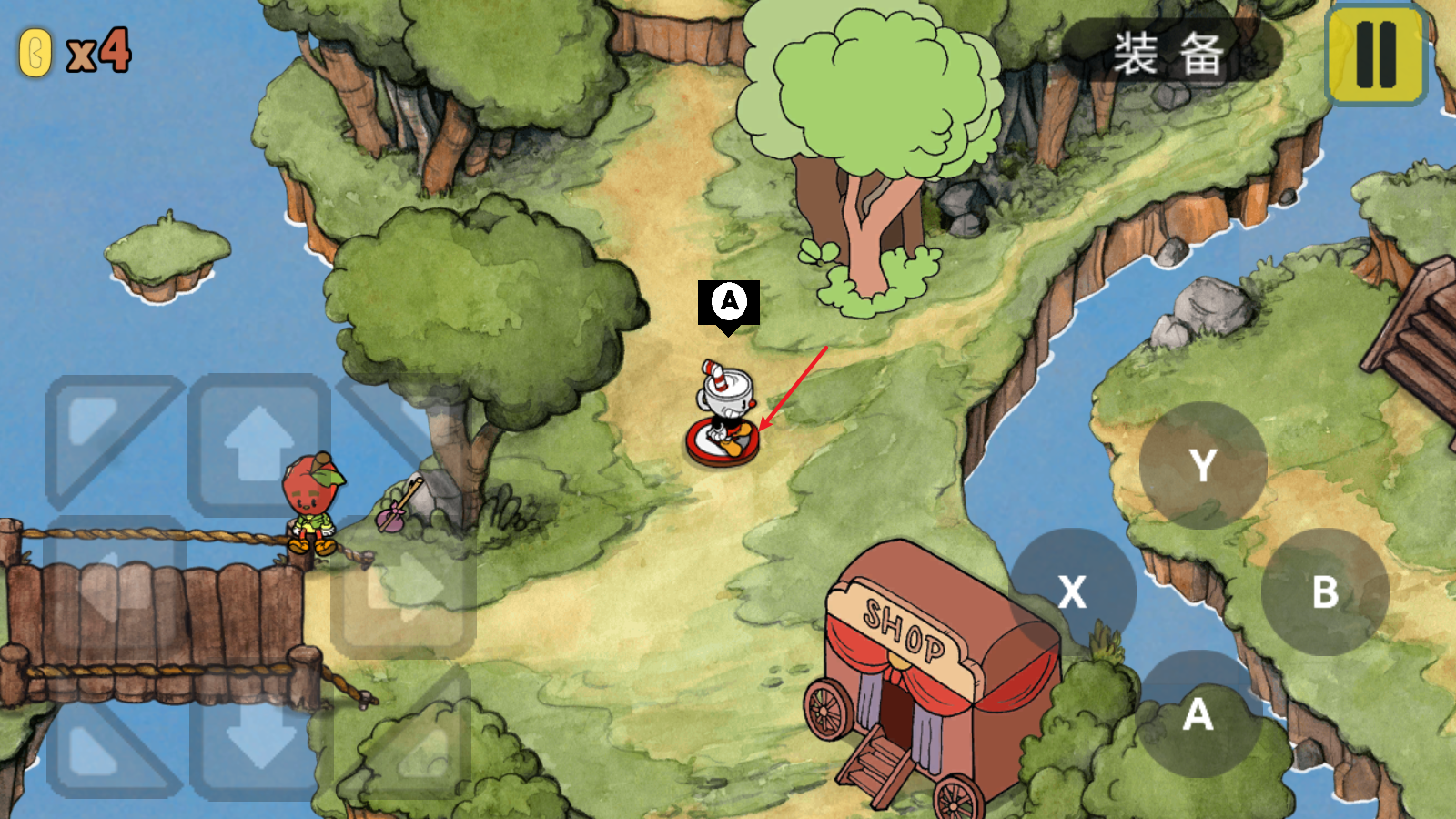Tap the large A action button
This screenshot has height=819, width=1456.
(1198, 714)
